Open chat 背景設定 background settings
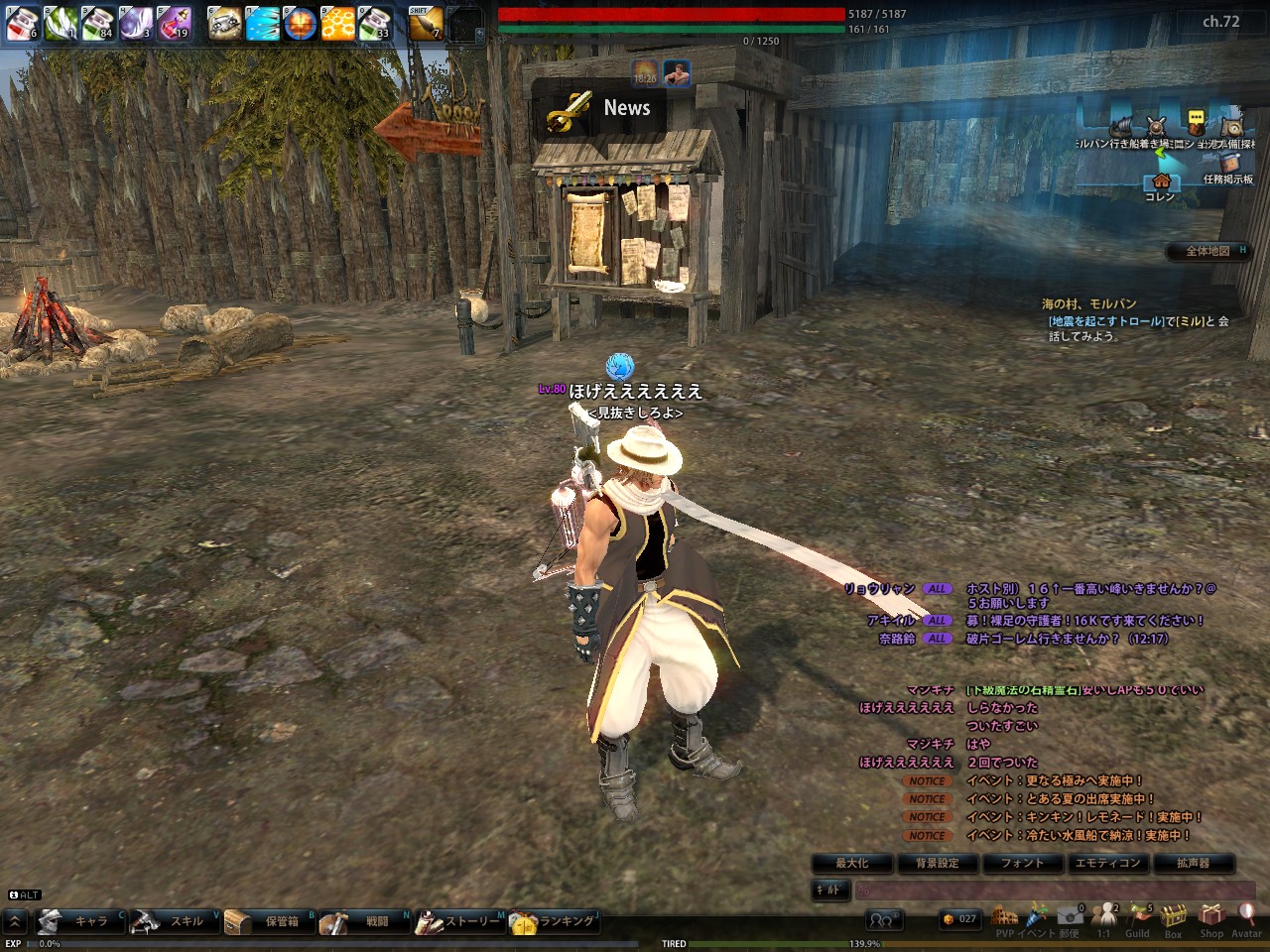 pos(938,863)
